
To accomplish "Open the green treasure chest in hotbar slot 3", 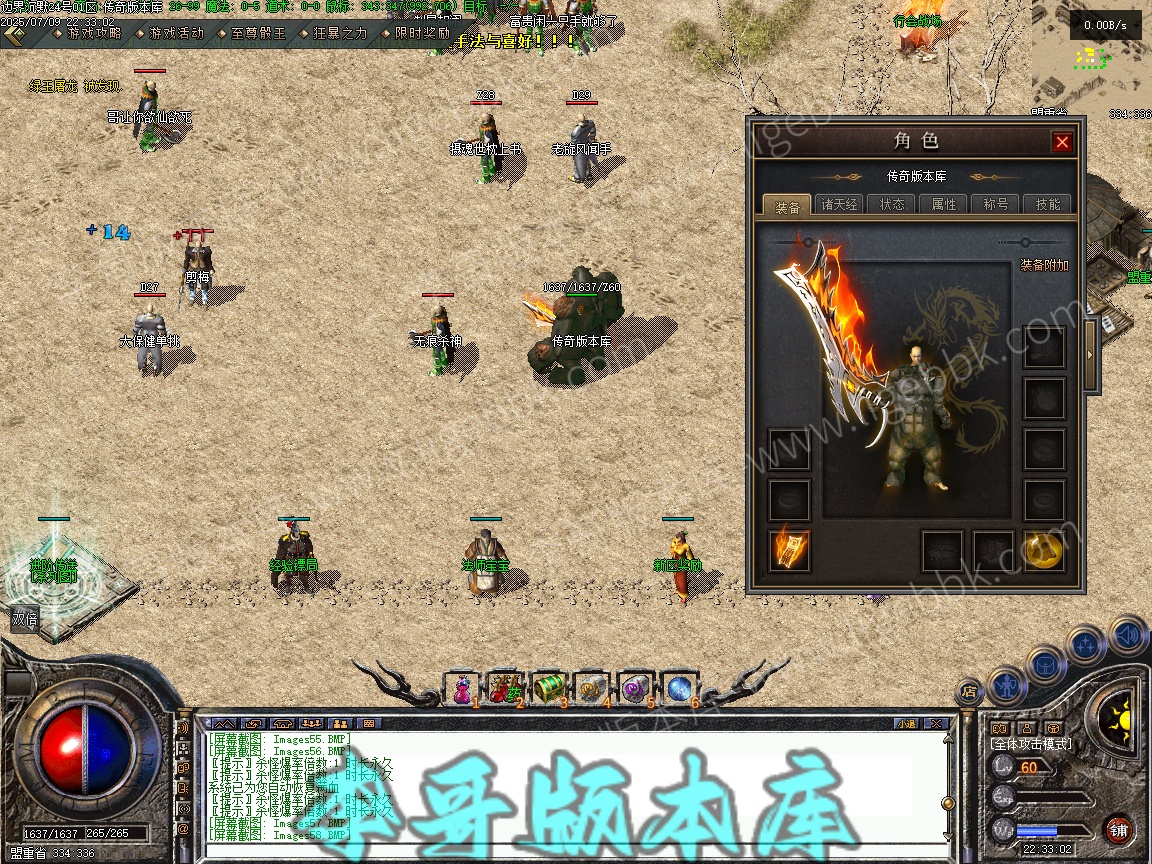I will (548, 688).
